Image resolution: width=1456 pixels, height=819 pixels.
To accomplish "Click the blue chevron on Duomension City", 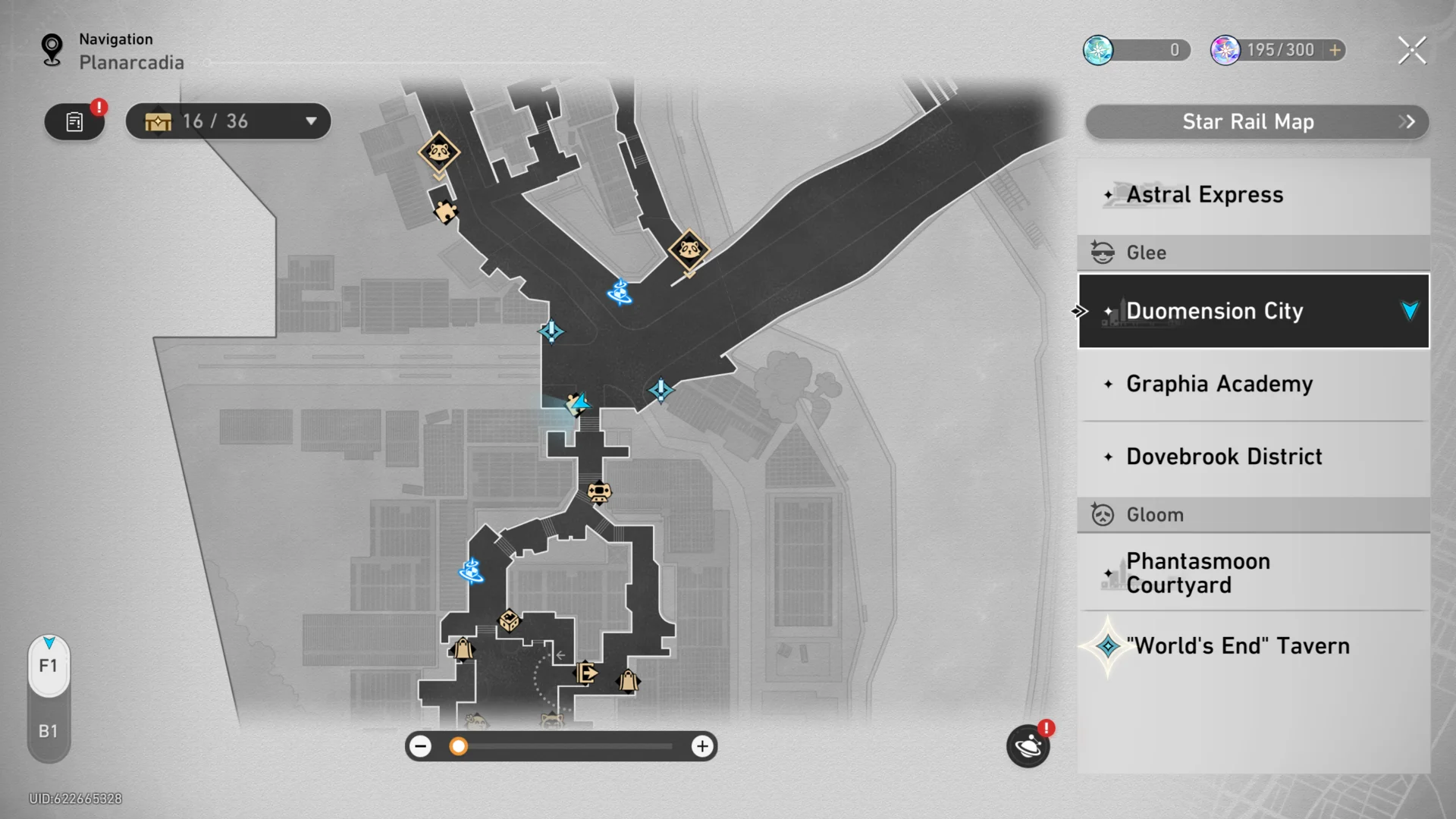I will 1409,310.
